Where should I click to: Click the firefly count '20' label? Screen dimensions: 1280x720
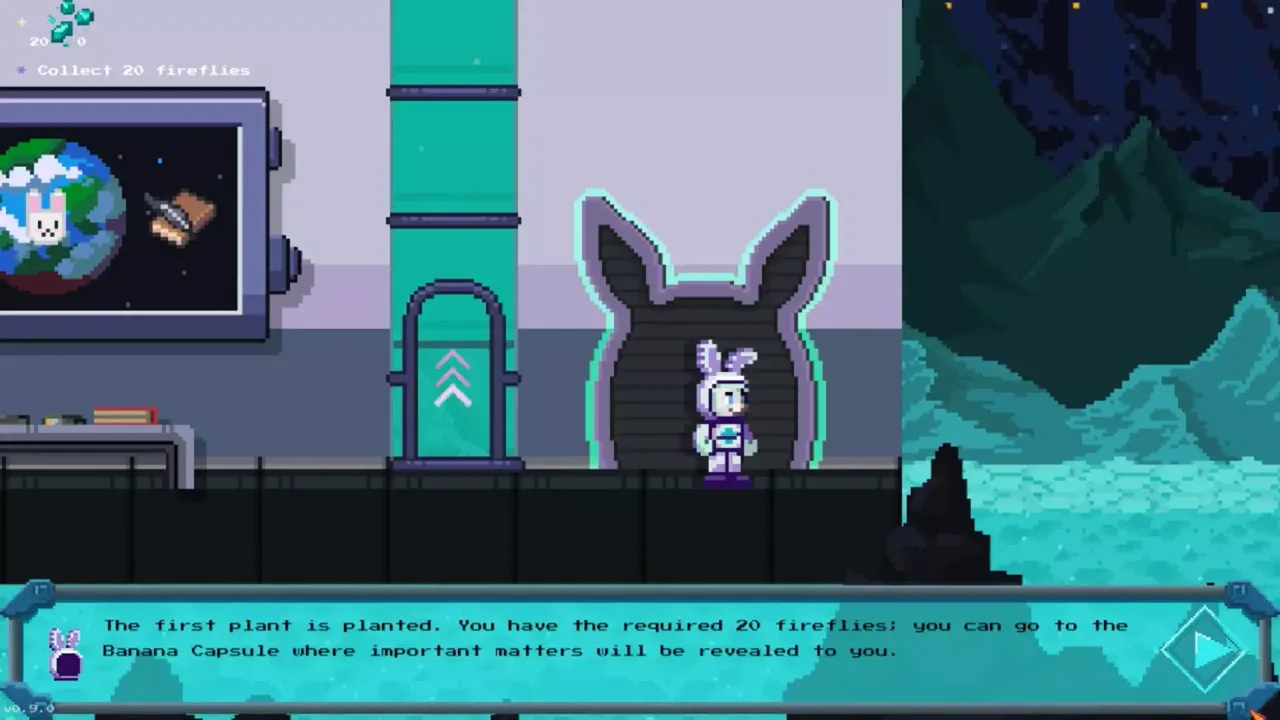point(40,42)
